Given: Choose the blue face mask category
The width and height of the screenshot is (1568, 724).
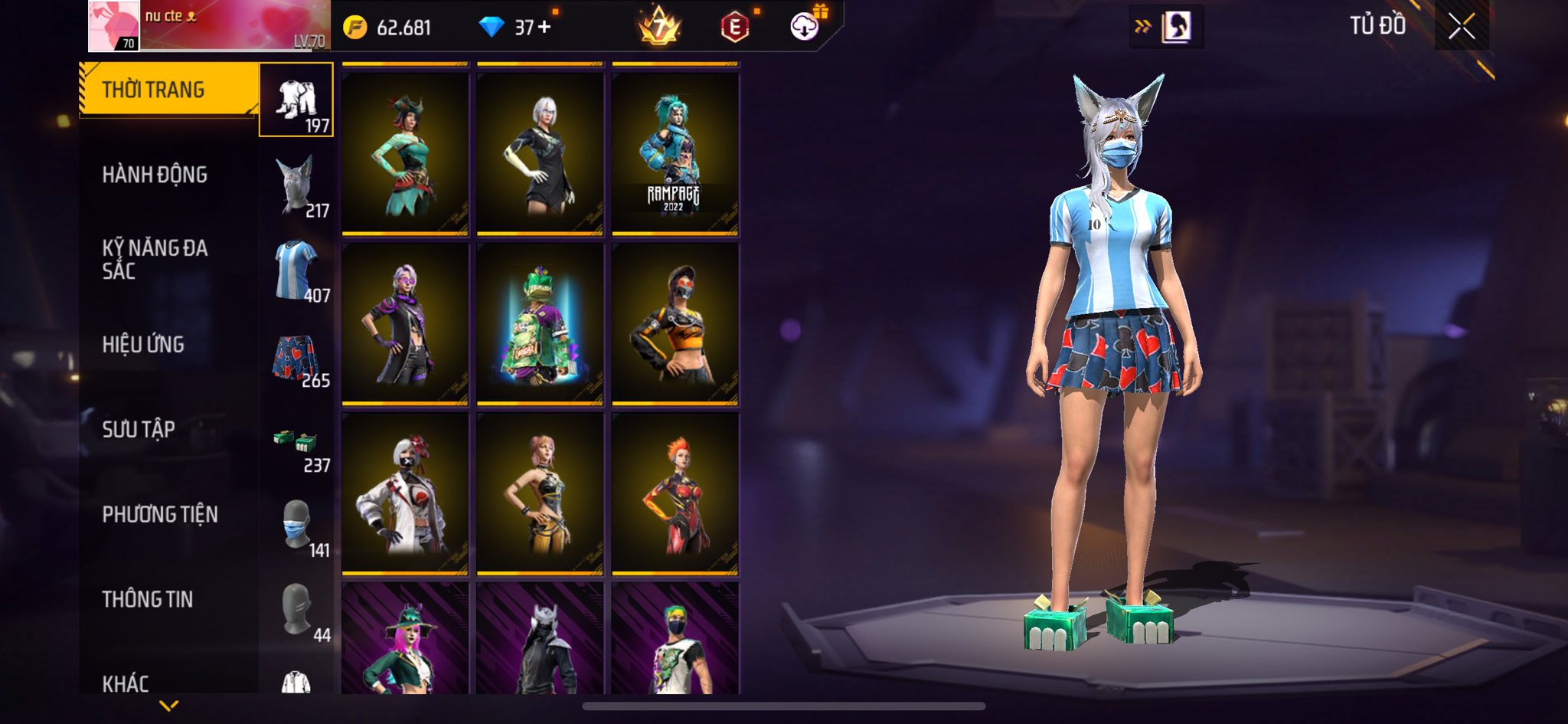Looking at the screenshot, I should point(296,527).
